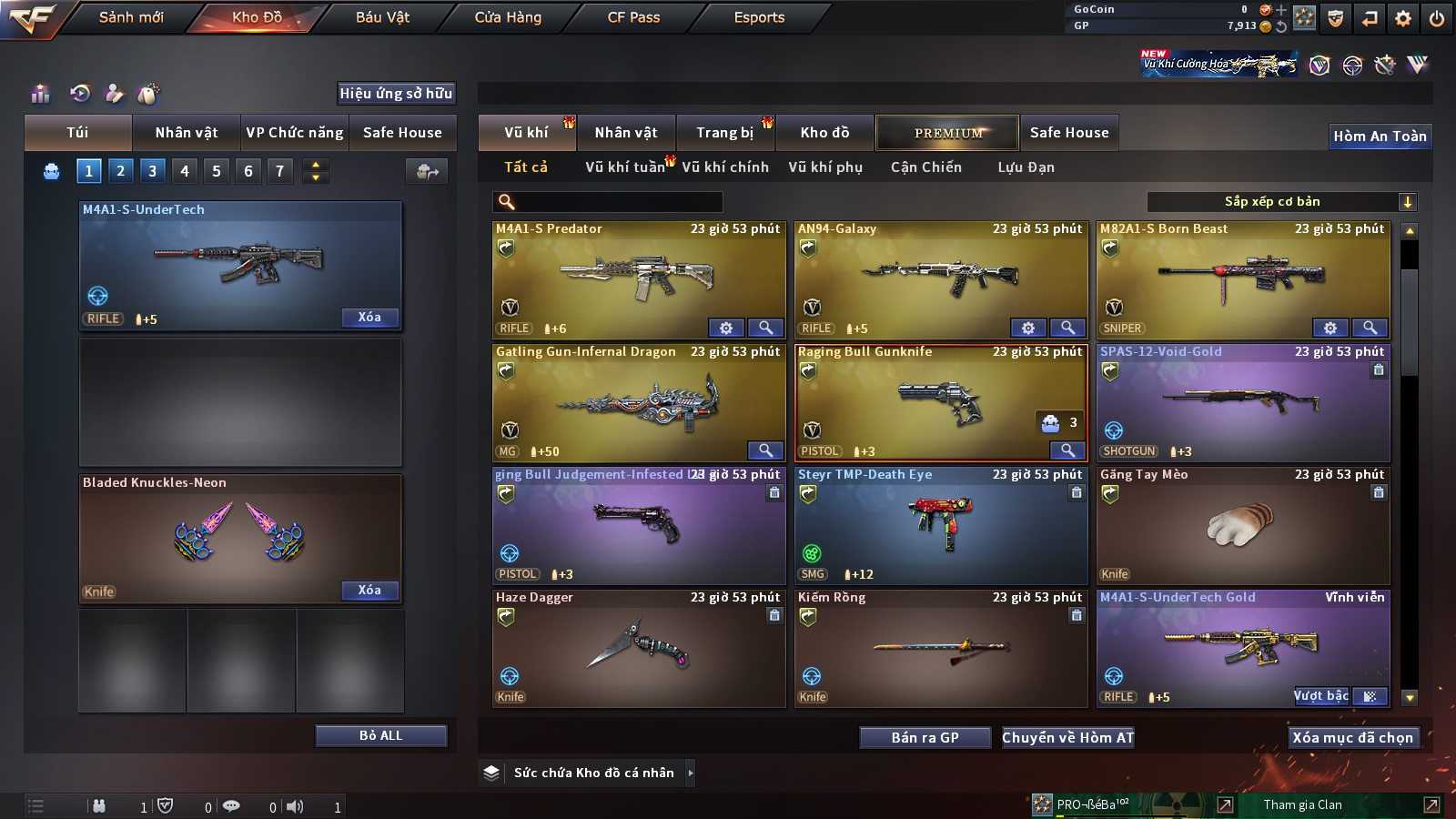Click Chuyển về Hòm AT button

[x=1068, y=738]
